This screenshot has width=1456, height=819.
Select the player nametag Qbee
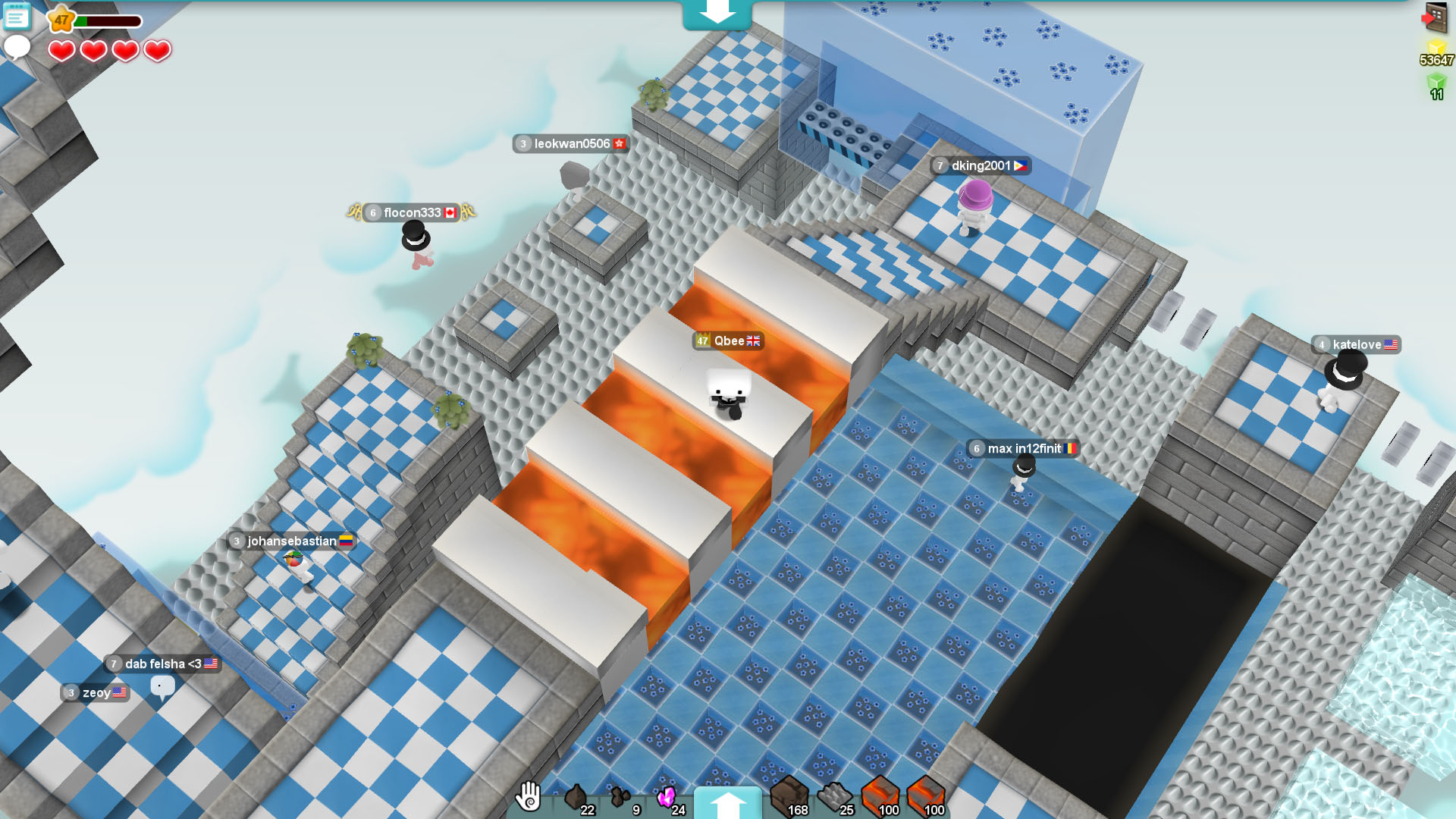[727, 341]
